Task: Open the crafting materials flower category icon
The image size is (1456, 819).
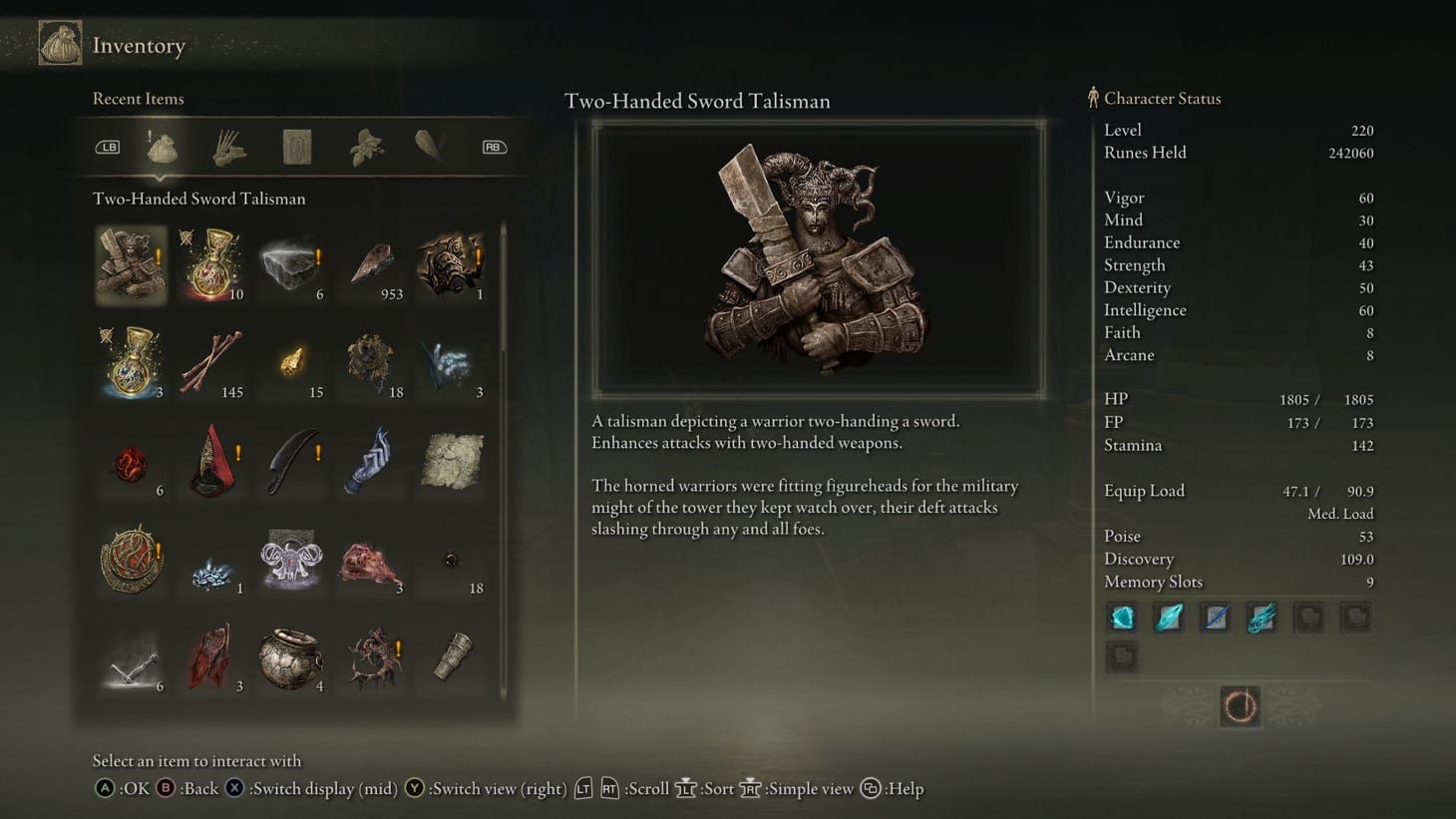Action: pyautogui.click(x=363, y=146)
